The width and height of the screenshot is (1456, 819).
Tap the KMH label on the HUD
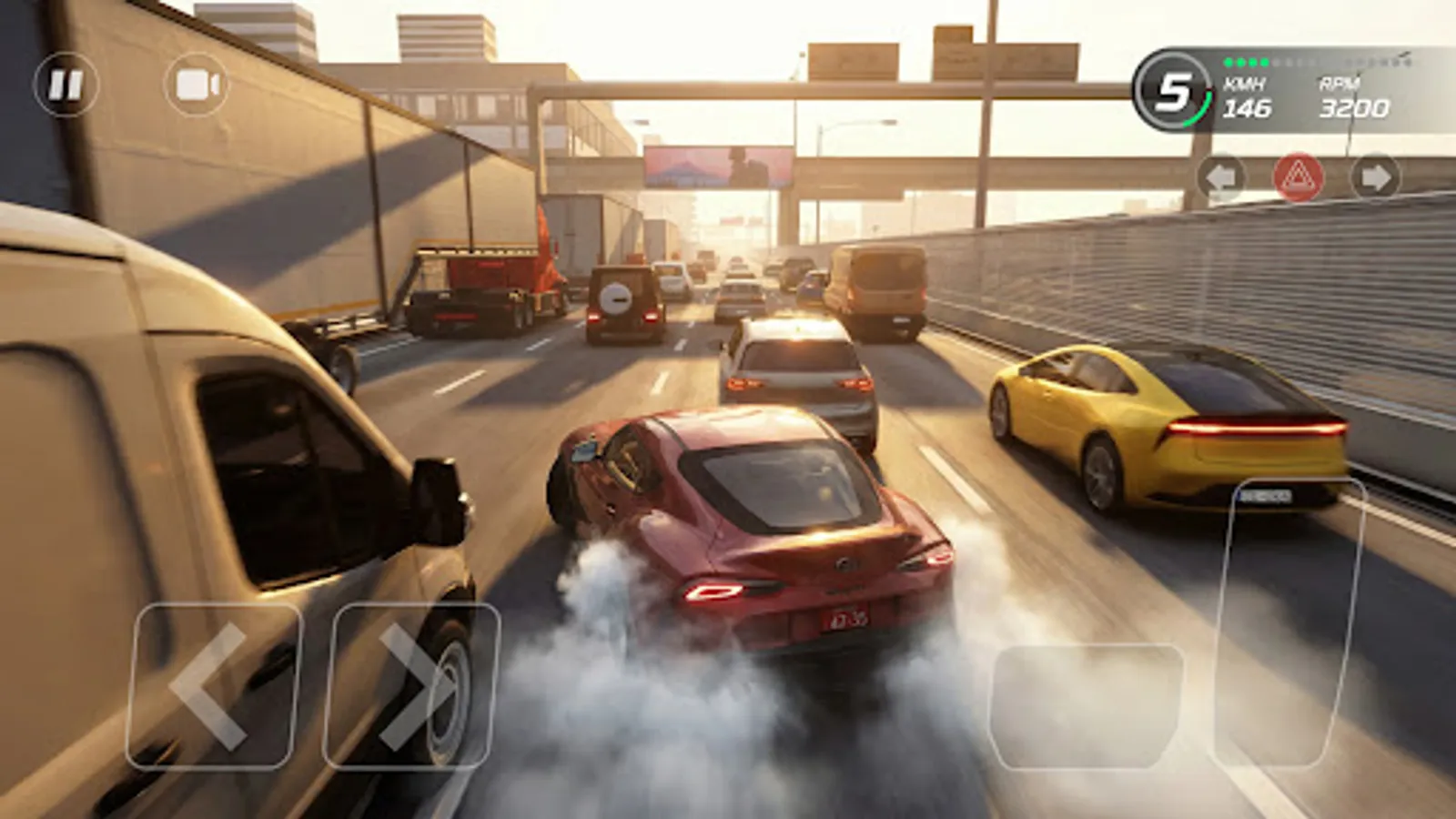click(x=1244, y=83)
